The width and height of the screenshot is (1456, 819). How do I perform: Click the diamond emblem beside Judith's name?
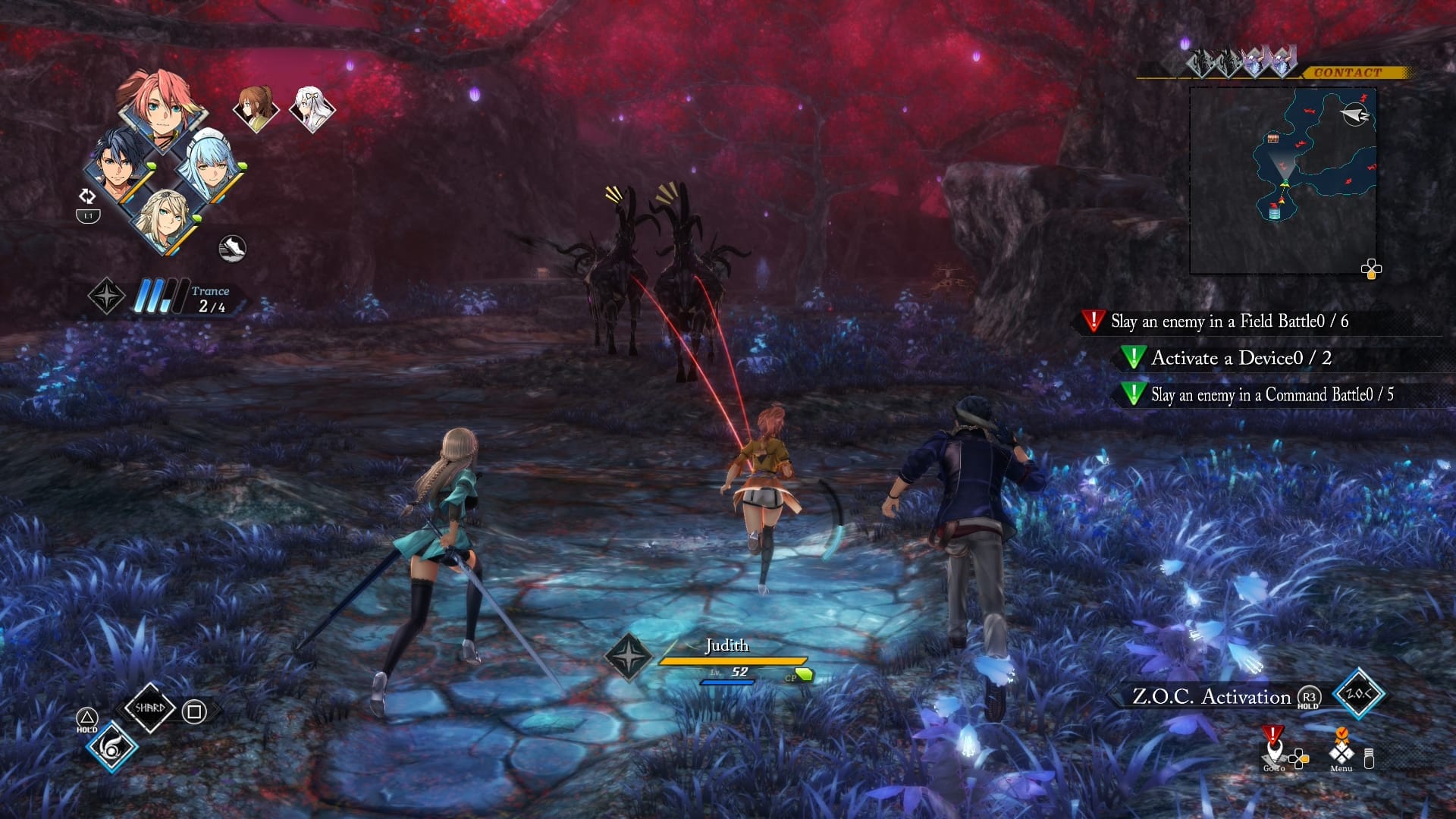click(628, 656)
